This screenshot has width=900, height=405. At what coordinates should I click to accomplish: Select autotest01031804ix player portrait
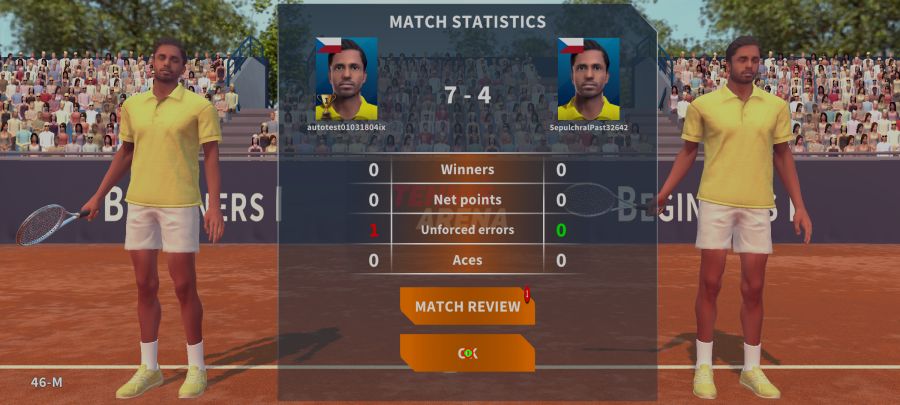346,79
